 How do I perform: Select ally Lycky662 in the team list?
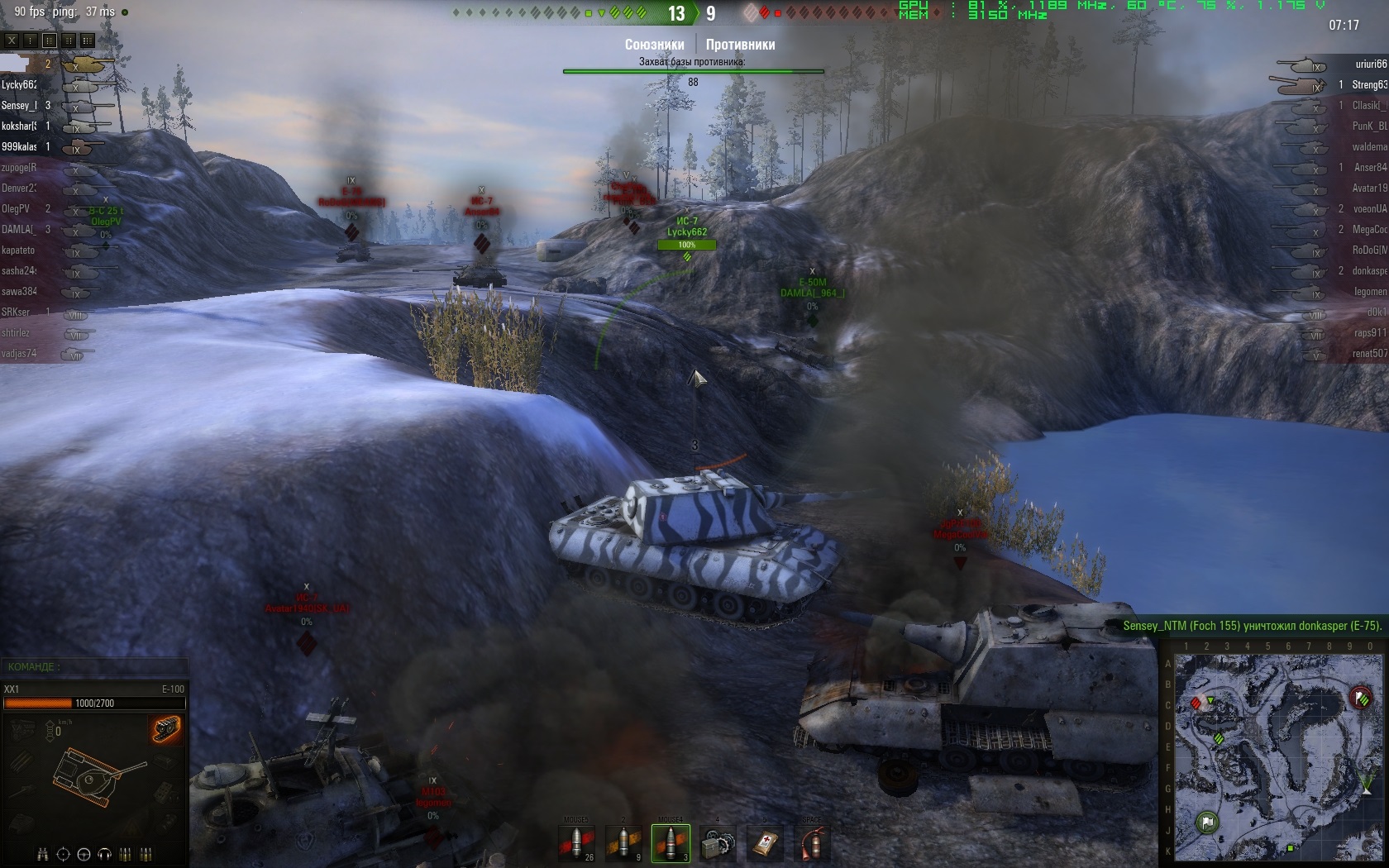(19, 85)
